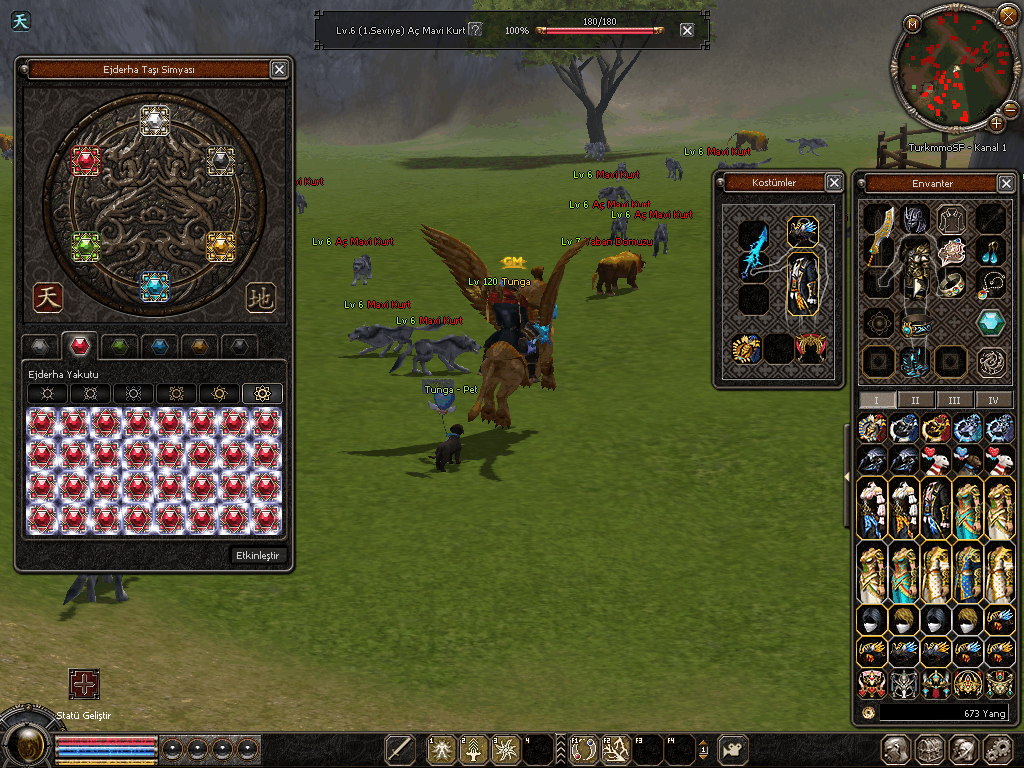The height and width of the screenshot is (768, 1024).
Task: Click the Etkinleştir button
Action: point(260,555)
